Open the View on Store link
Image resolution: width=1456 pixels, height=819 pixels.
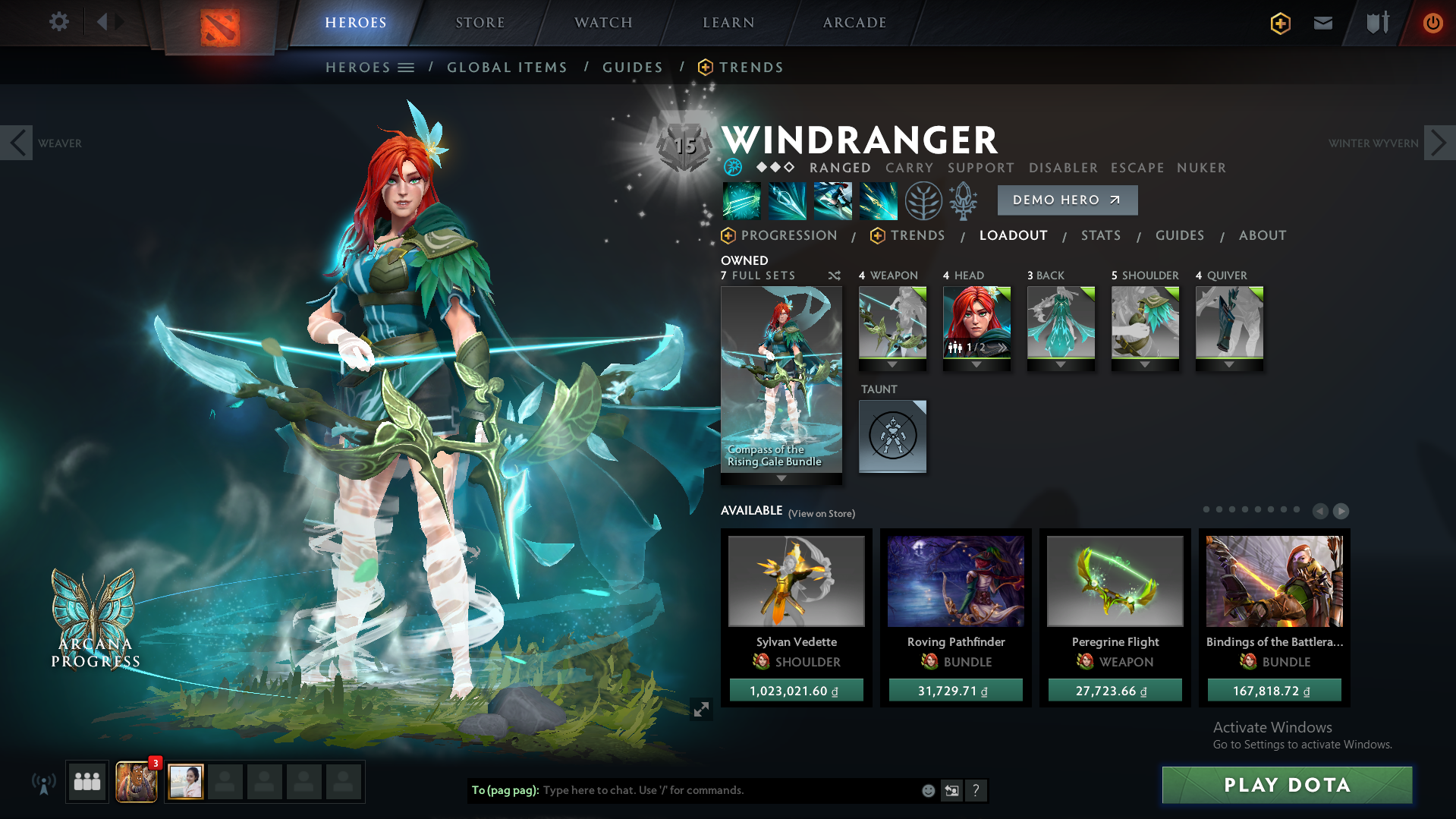tap(821, 513)
